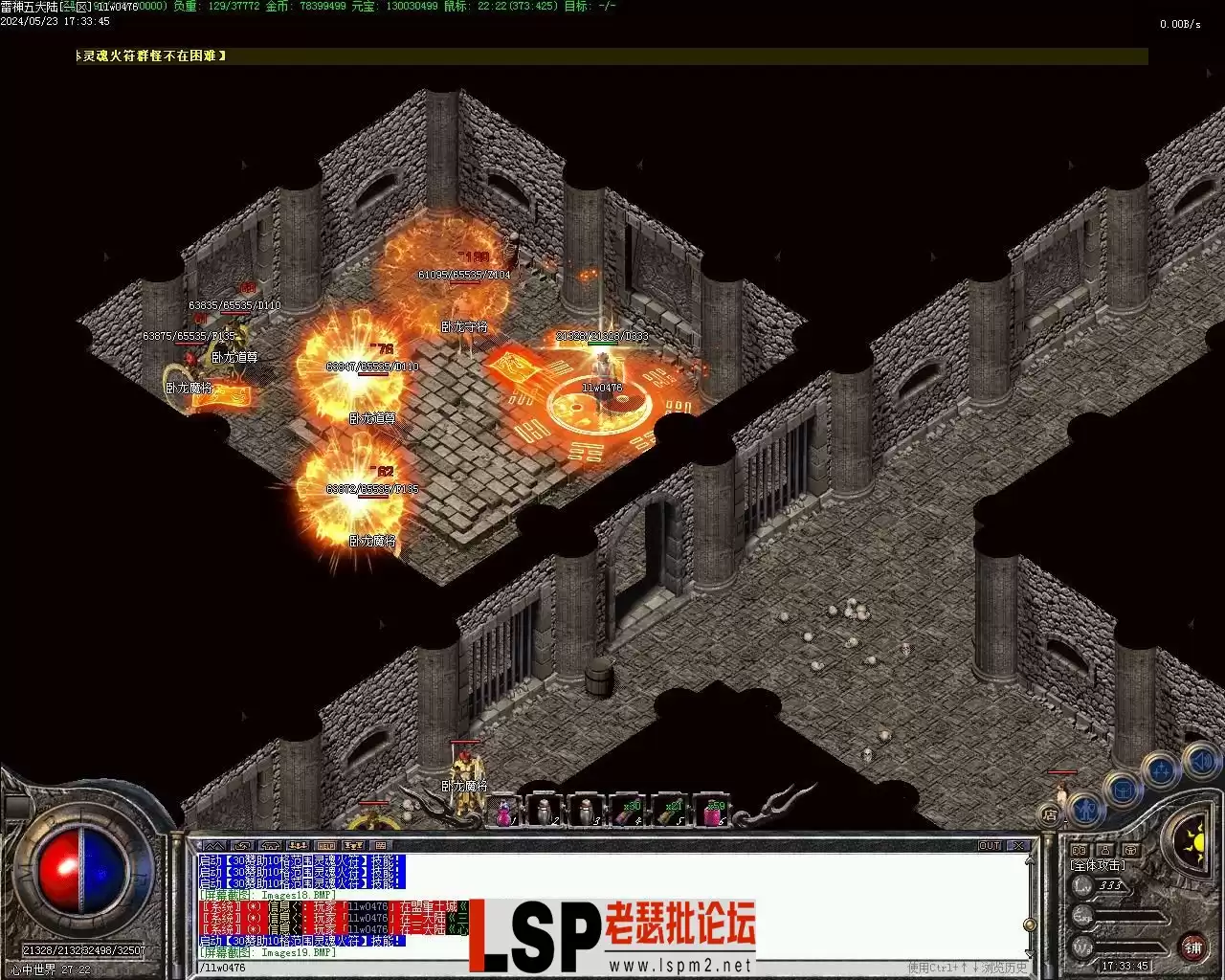Open the character status round button
This screenshot has width=1225, height=980.
tap(1083, 810)
